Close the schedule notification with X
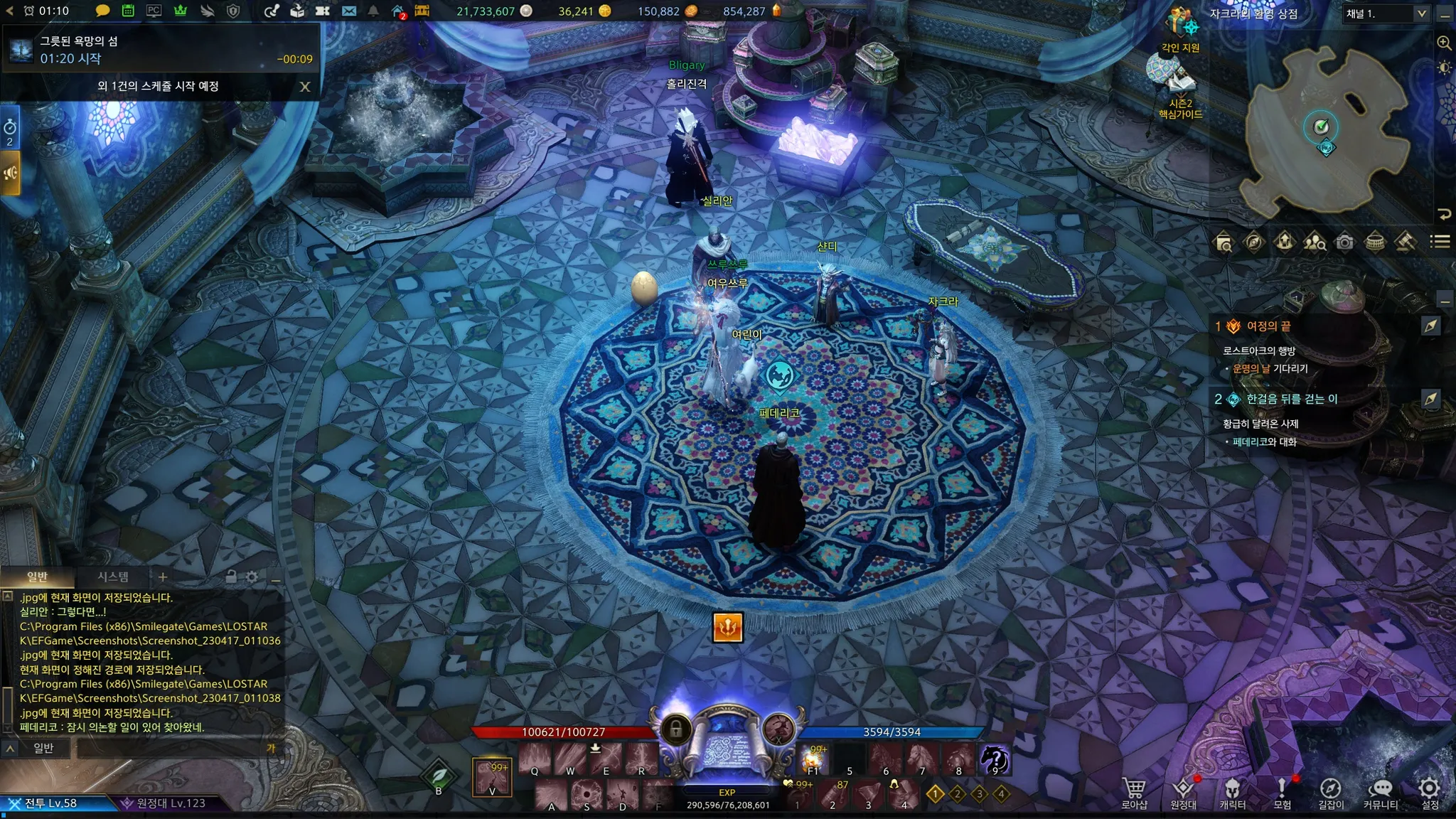This screenshot has width=1456, height=819. (x=305, y=87)
